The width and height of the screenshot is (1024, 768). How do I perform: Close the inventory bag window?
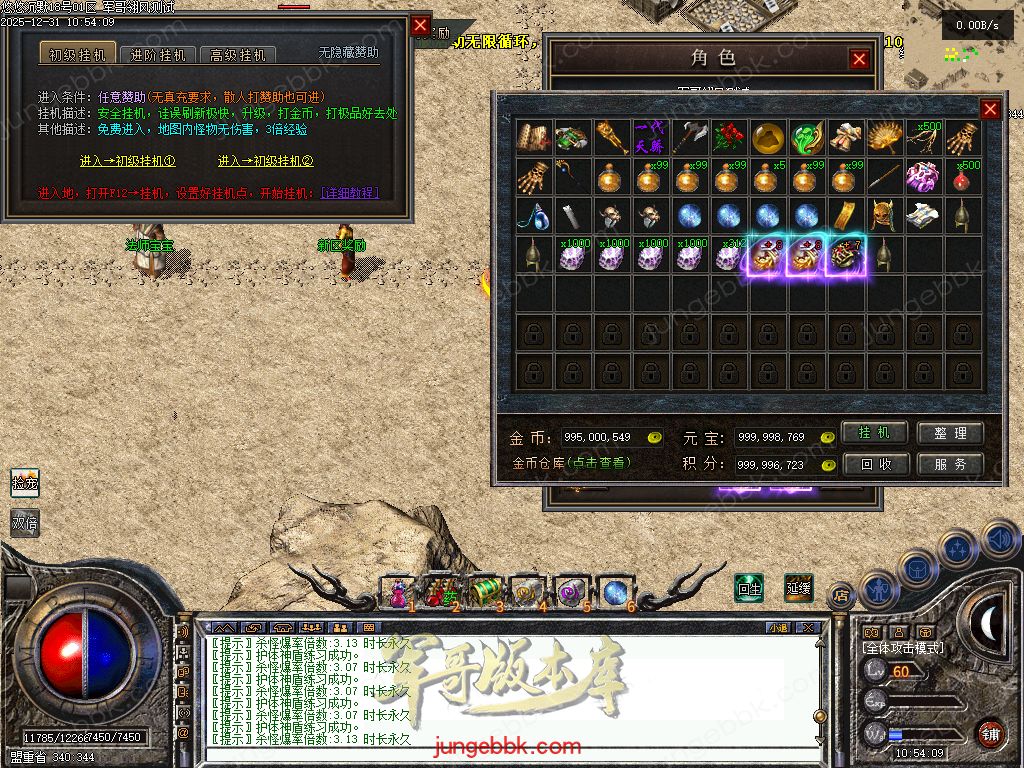point(990,110)
